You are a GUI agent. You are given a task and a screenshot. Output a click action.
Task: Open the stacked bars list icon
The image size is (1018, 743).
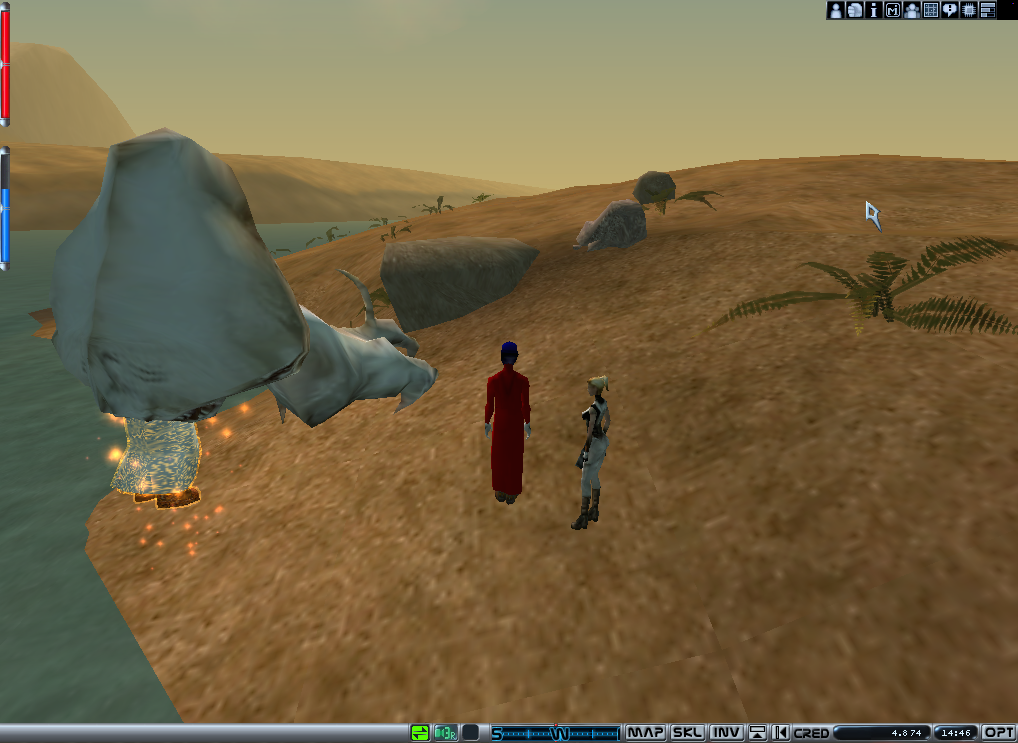tap(988, 10)
